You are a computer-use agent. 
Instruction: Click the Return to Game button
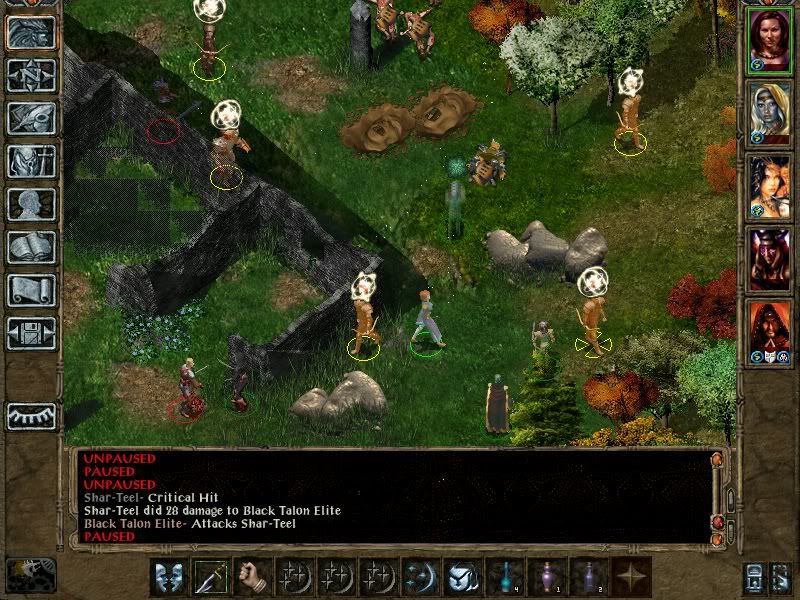31,33
